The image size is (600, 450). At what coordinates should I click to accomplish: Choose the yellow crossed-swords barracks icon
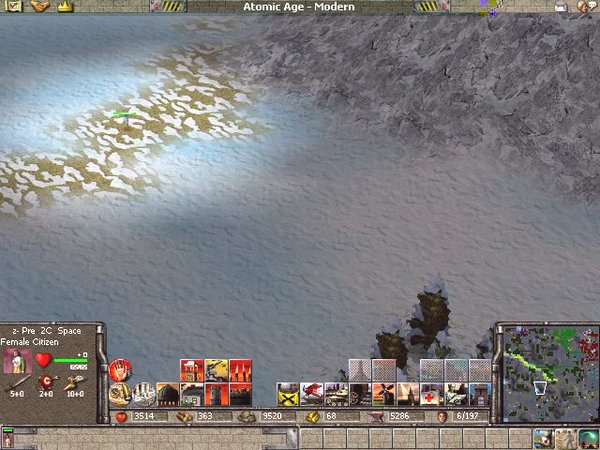[x=288, y=393]
